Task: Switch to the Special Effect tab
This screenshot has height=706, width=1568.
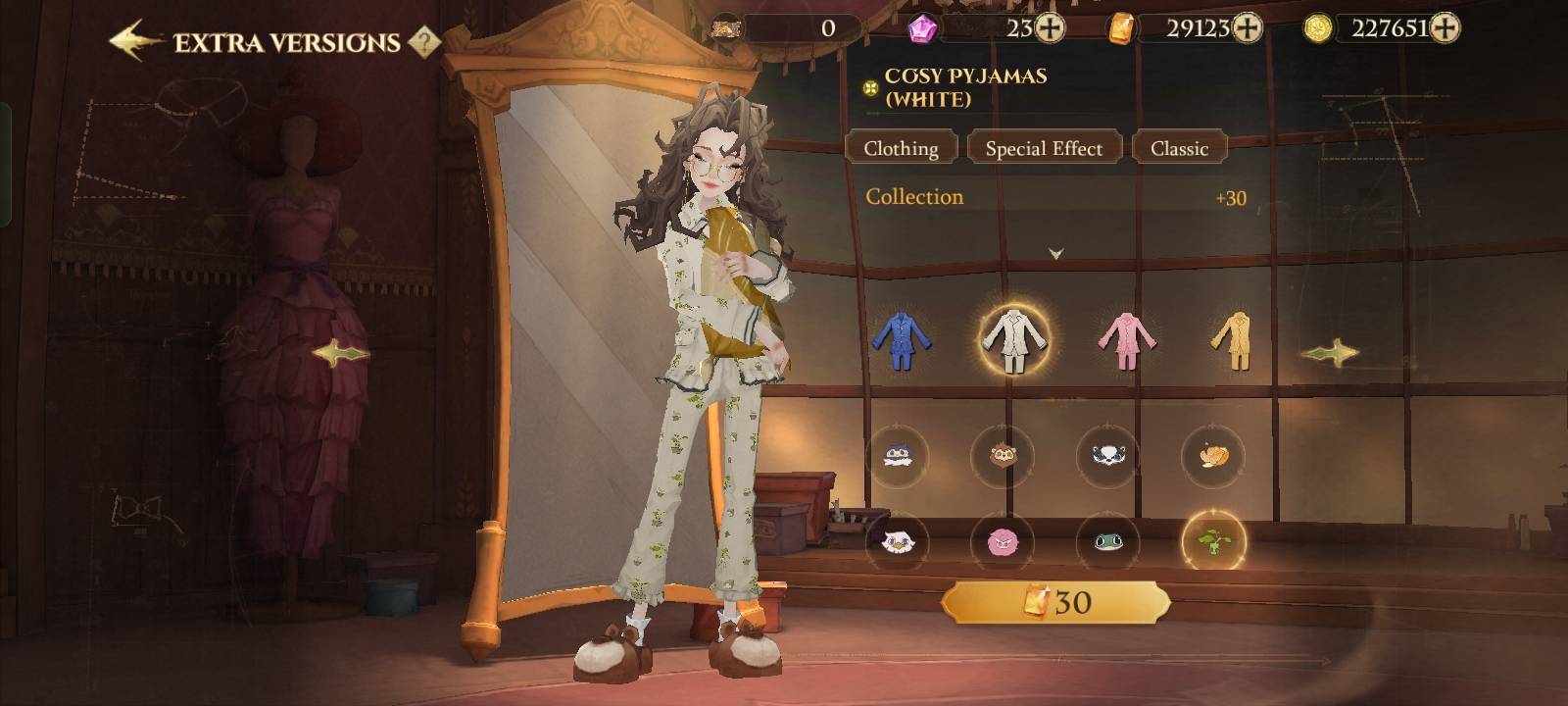Action: [x=1044, y=148]
